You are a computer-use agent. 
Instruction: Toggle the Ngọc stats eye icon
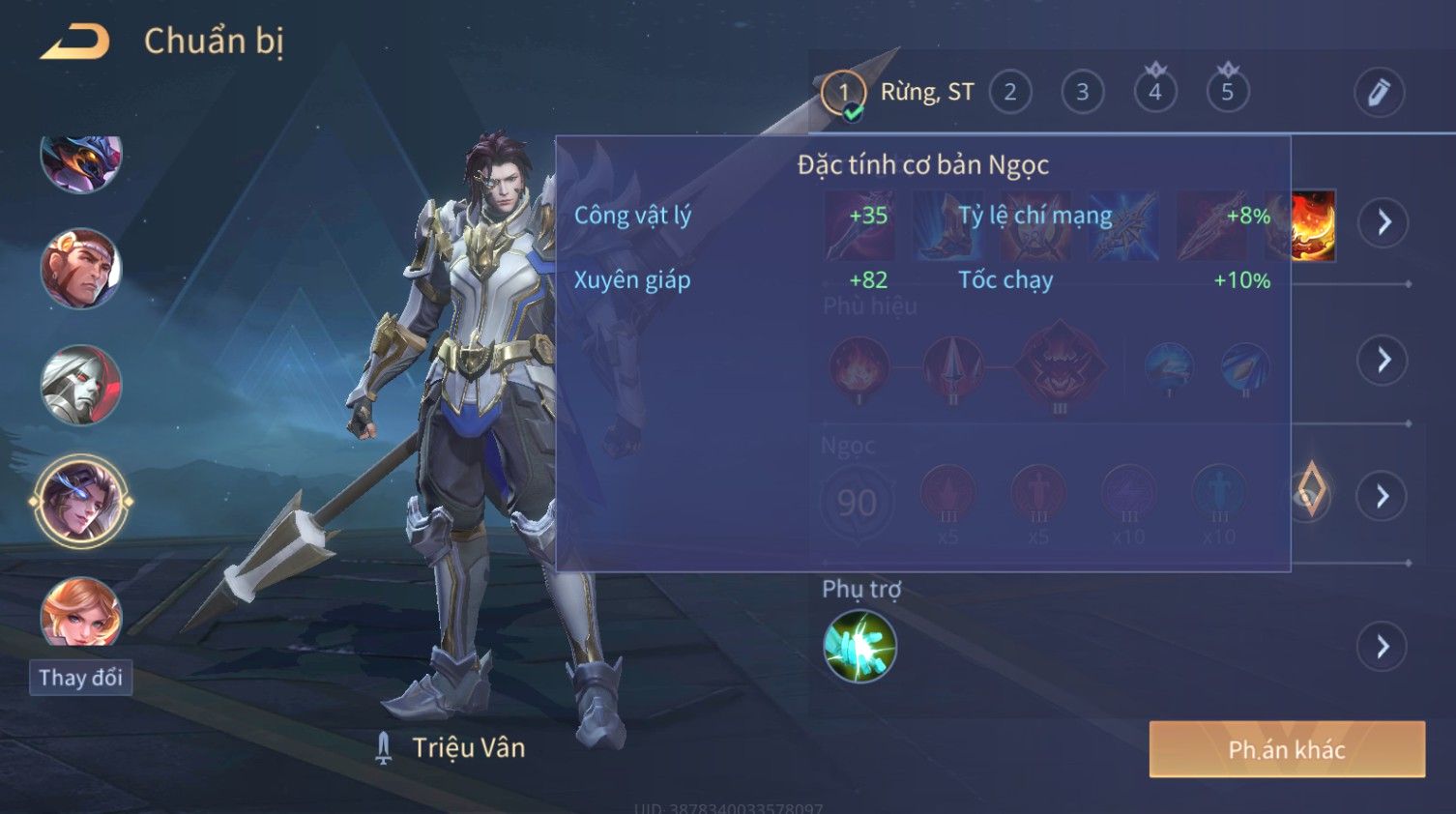tap(1308, 495)
